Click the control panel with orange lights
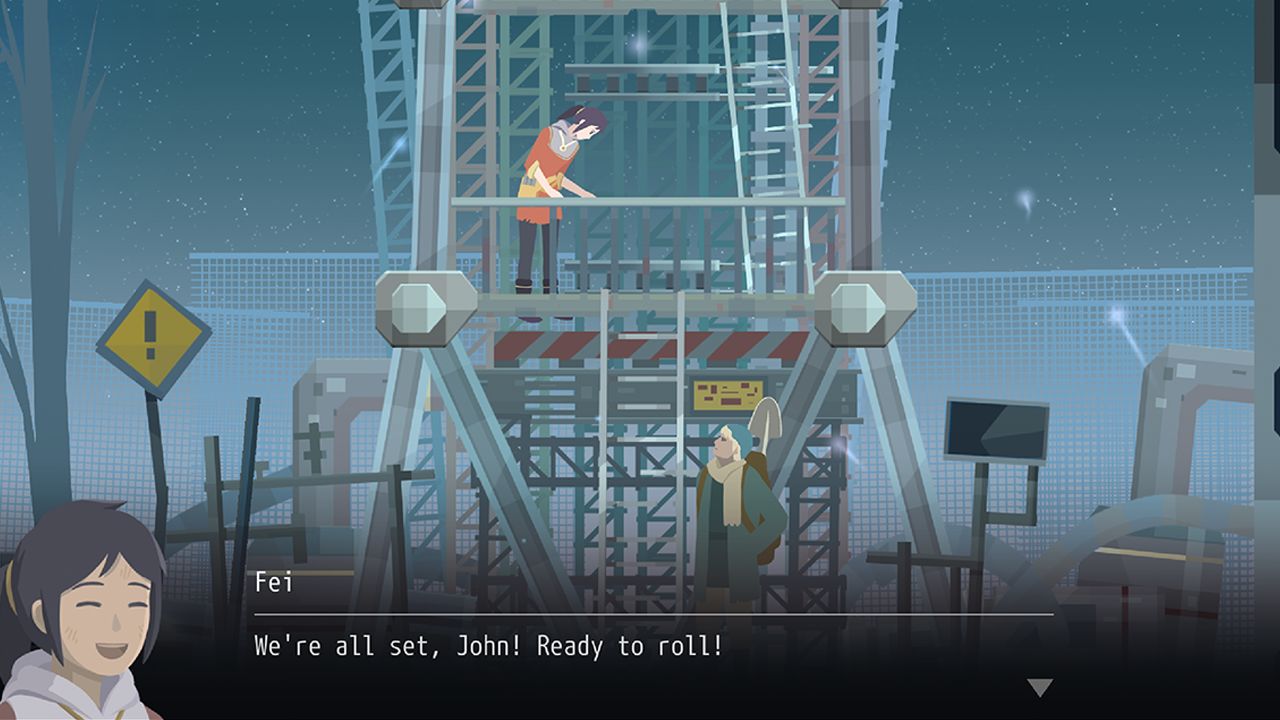 [x=730, y=394]
